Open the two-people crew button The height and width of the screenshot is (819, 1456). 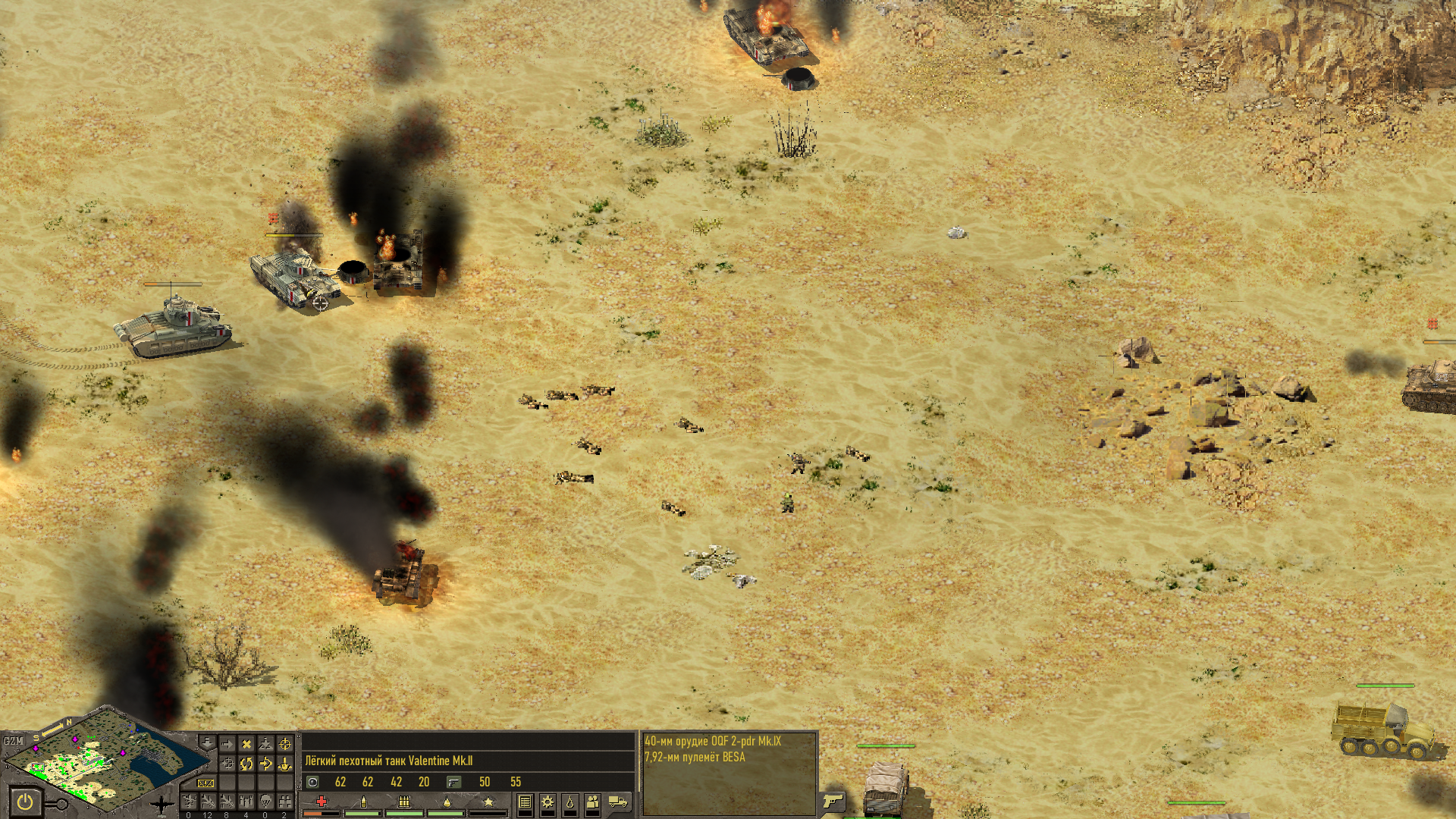(593, 802)
